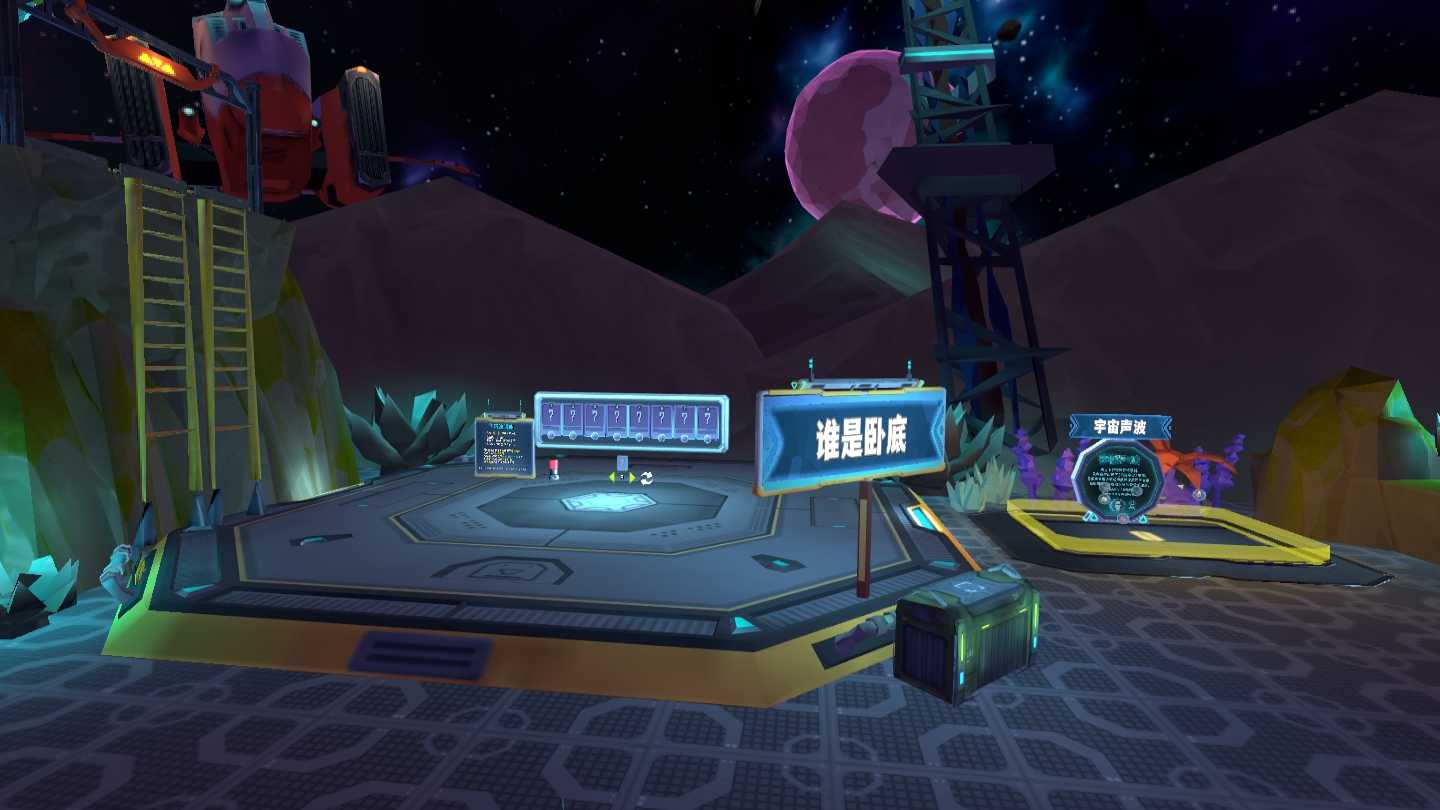This screenshot has height=810, width=1440.
Task: Click the right yellow arrow below the card panel
Action: [x=633, y=477]
